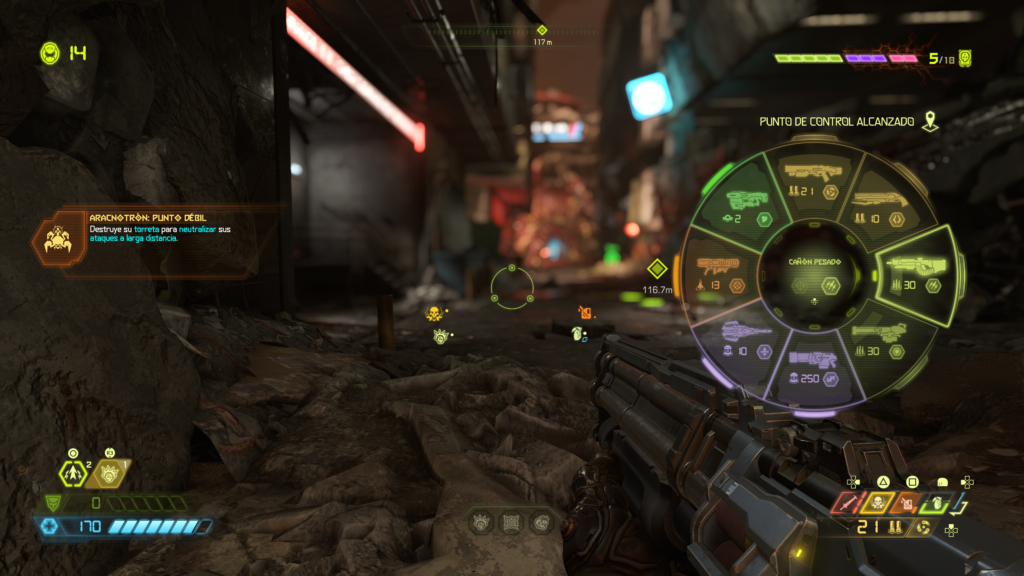The image size is (1024, 576).
Task: Click the shotgun weapon mod icon beside ammo count
Action: pyautogui.click(x=922, y=527)
